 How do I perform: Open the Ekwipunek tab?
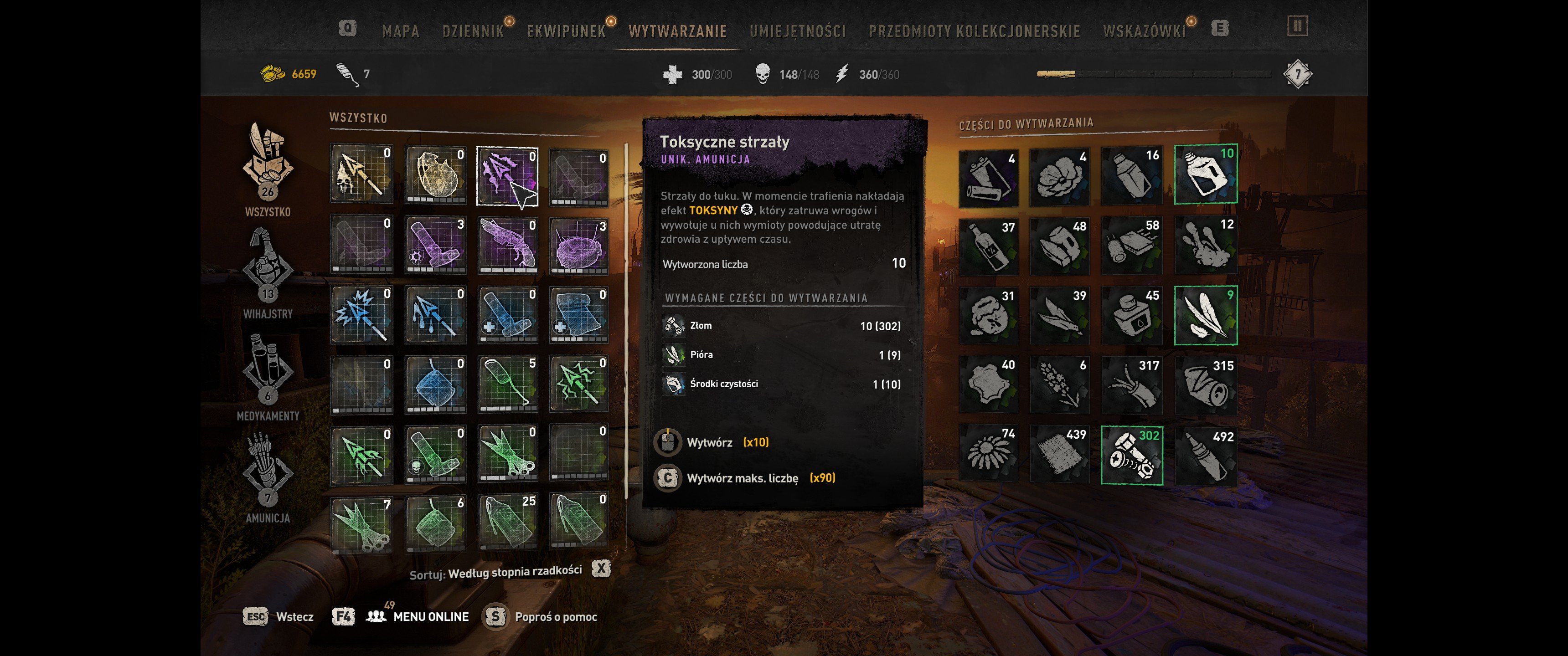point(566,31)
